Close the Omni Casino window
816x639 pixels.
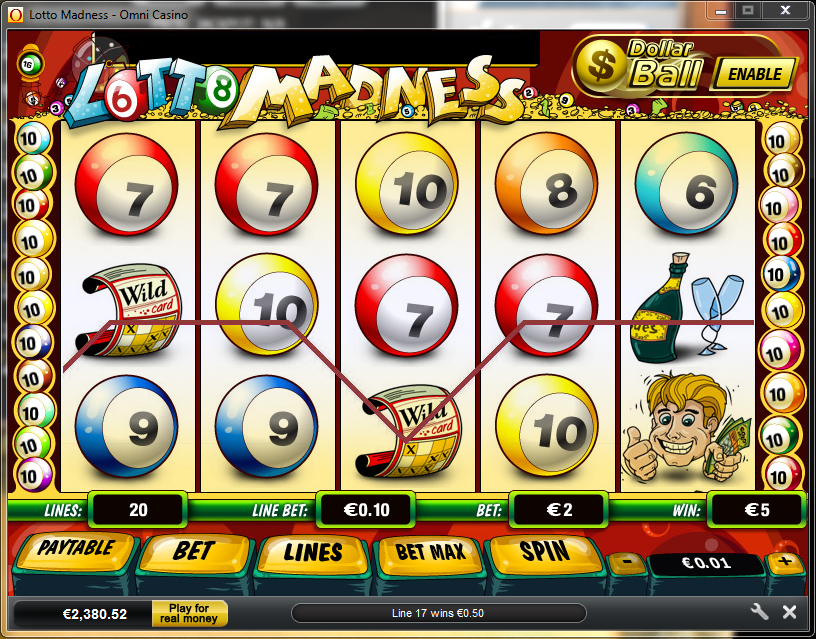click(786, 10)
